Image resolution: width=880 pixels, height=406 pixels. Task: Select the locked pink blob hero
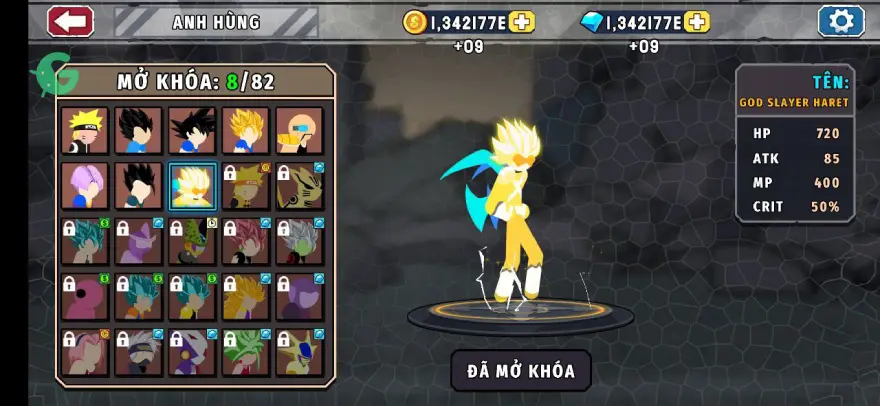coord(85,297)
